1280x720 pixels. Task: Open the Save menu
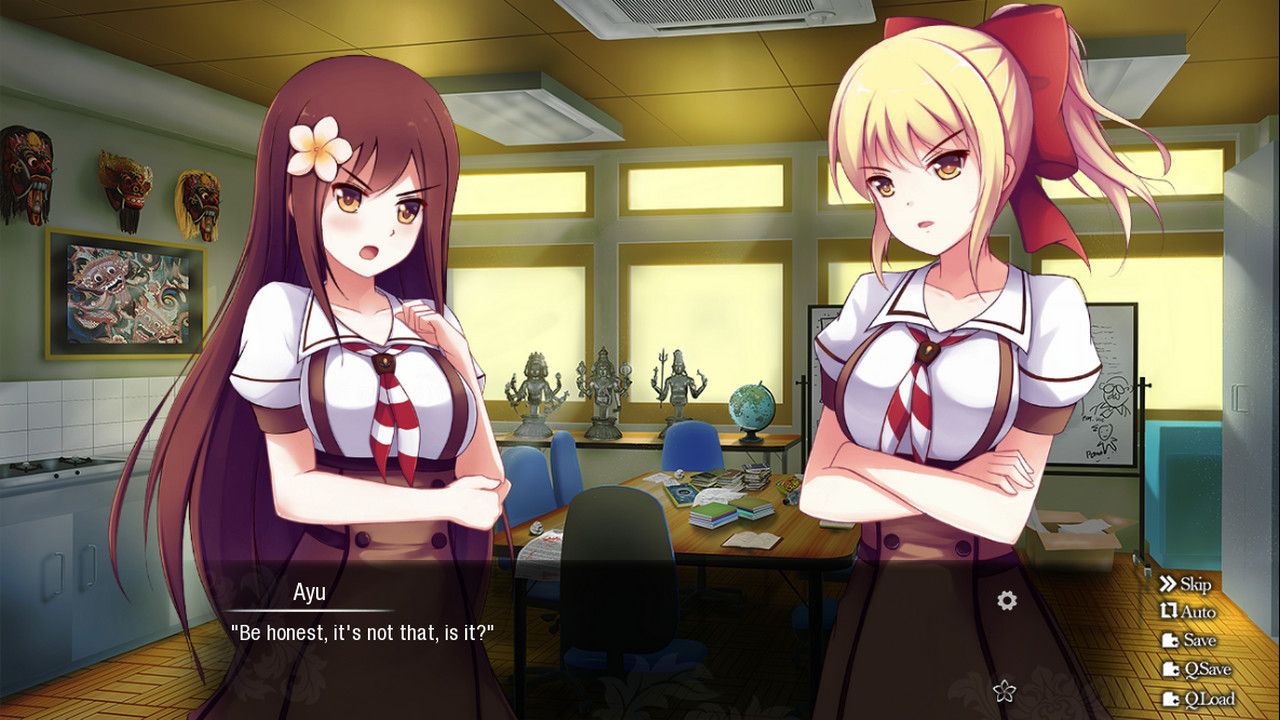(x=1189, y=640)
